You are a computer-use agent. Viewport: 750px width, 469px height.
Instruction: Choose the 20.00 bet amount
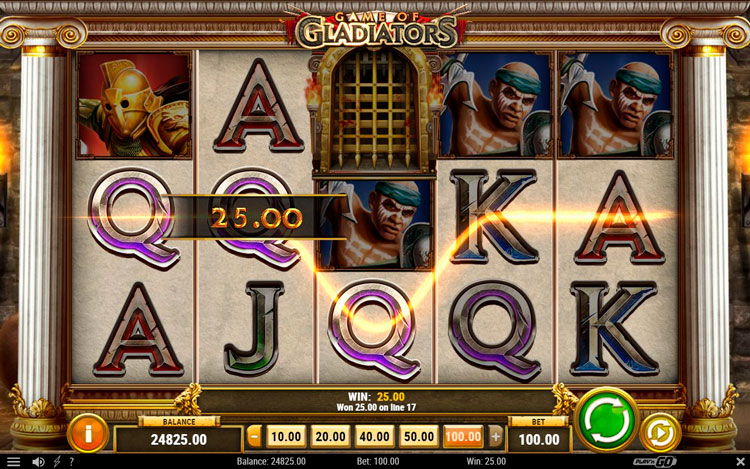click(331, 436)
